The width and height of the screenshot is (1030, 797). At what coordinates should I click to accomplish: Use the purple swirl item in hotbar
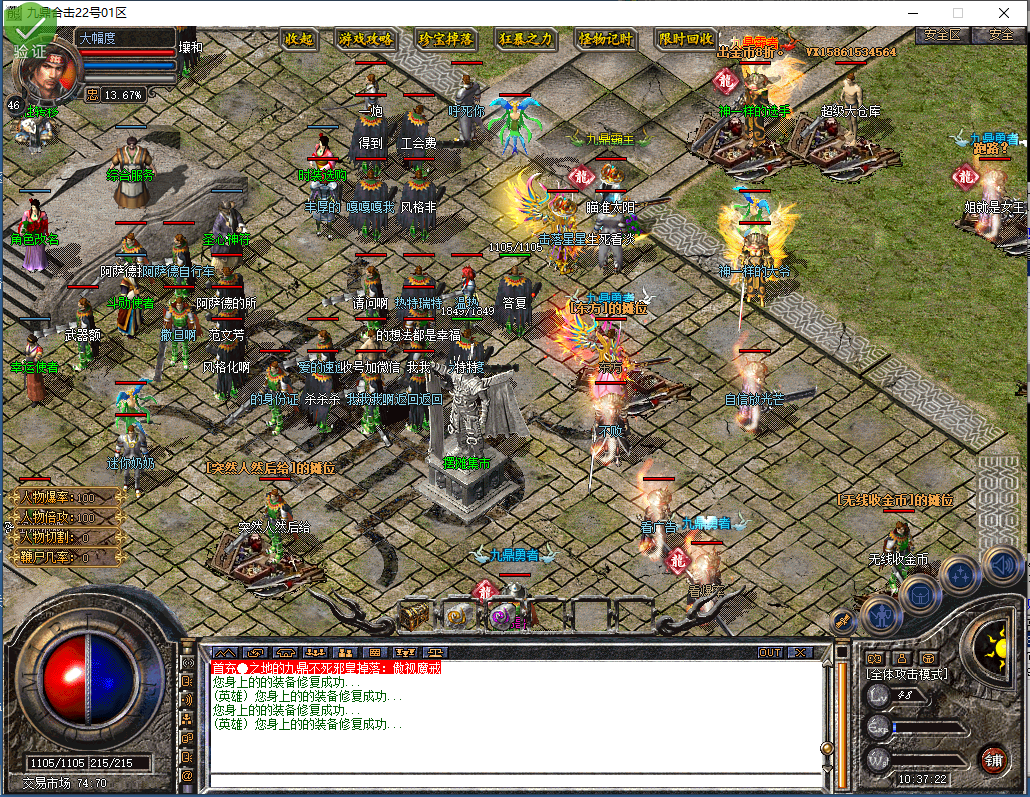point(500,616)
